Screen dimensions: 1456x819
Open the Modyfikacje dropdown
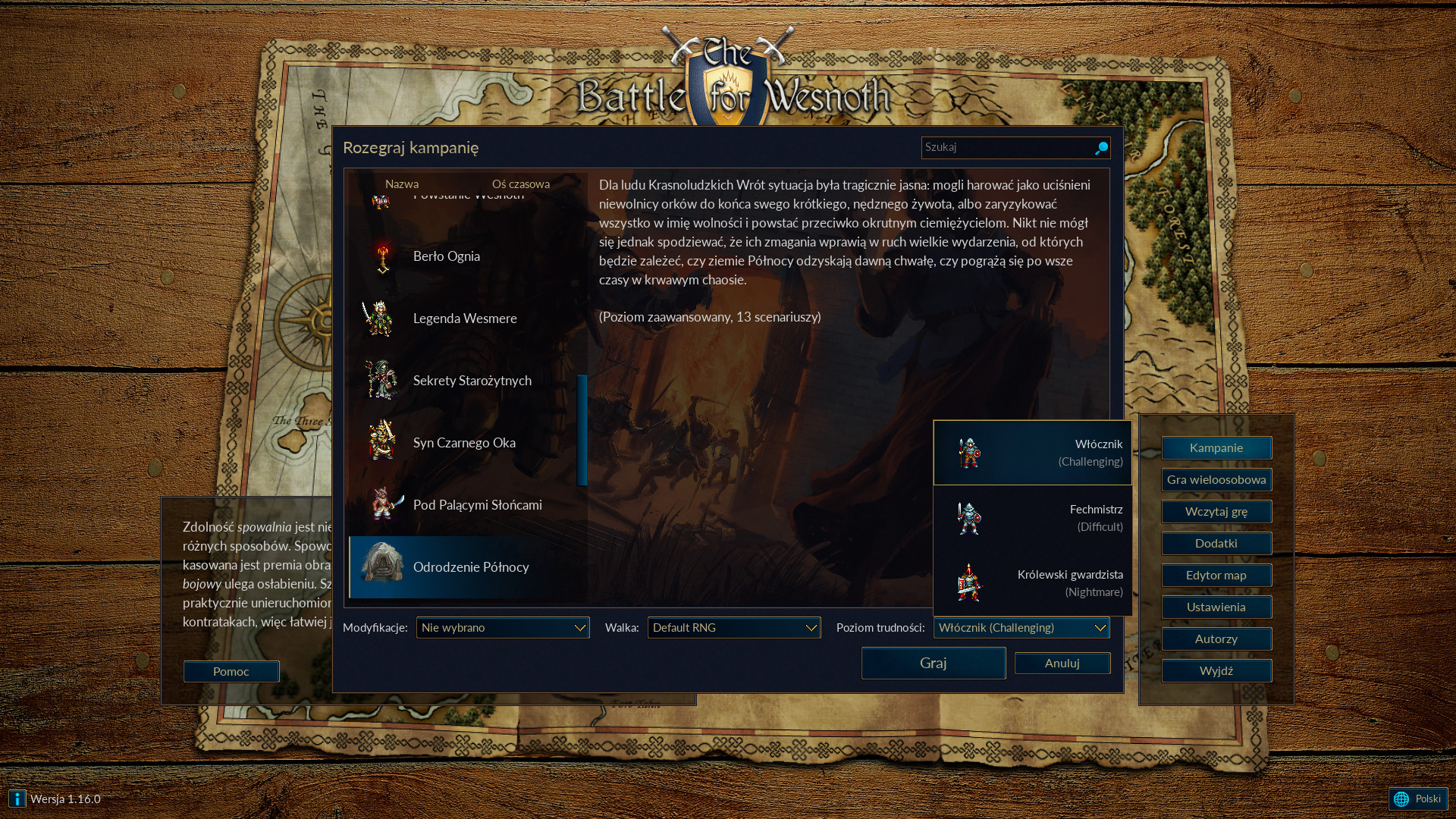tap(502, 628)
